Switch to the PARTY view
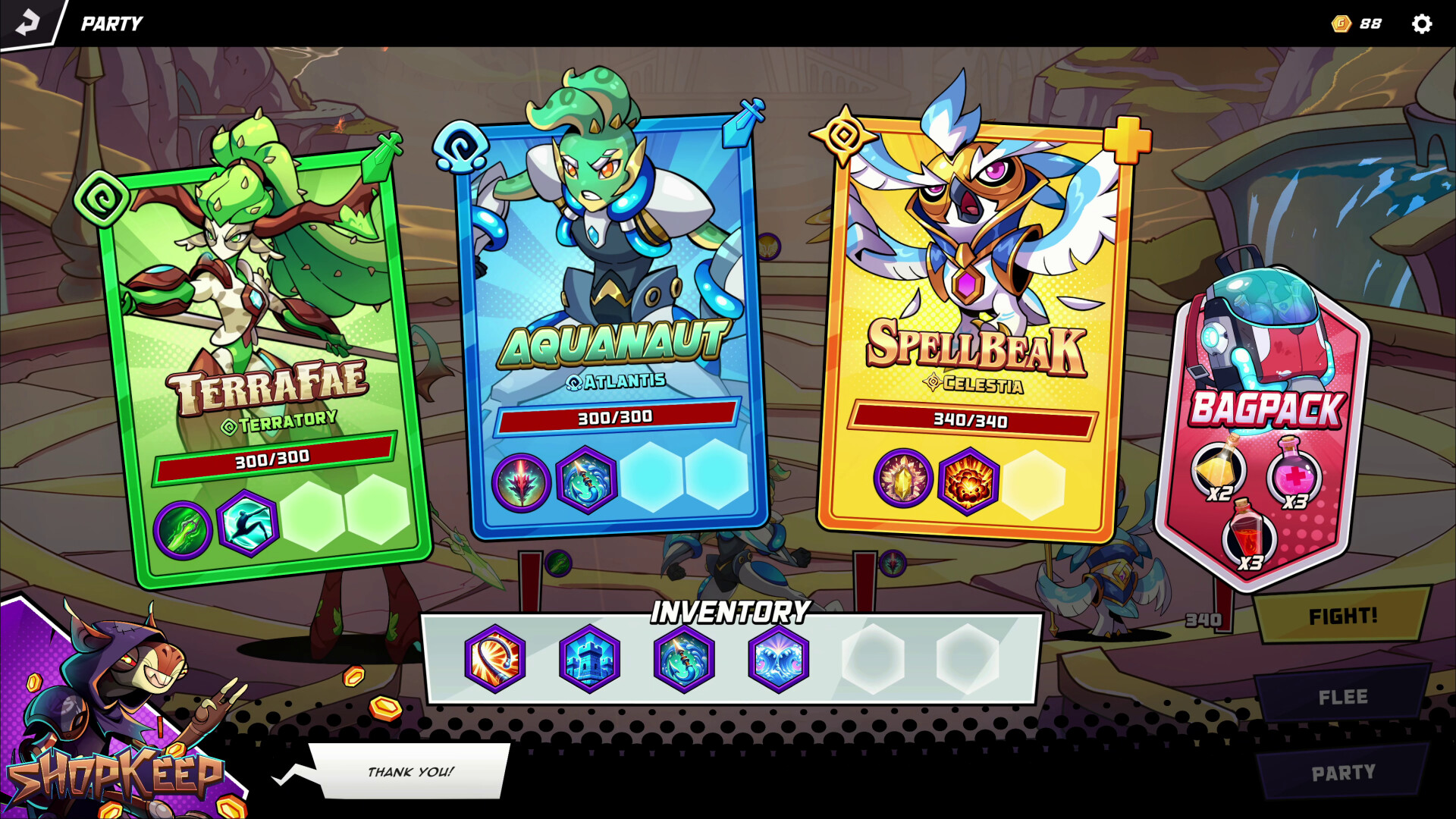The height and width of the screenshot is (819, 1456). coord(1344,771)
